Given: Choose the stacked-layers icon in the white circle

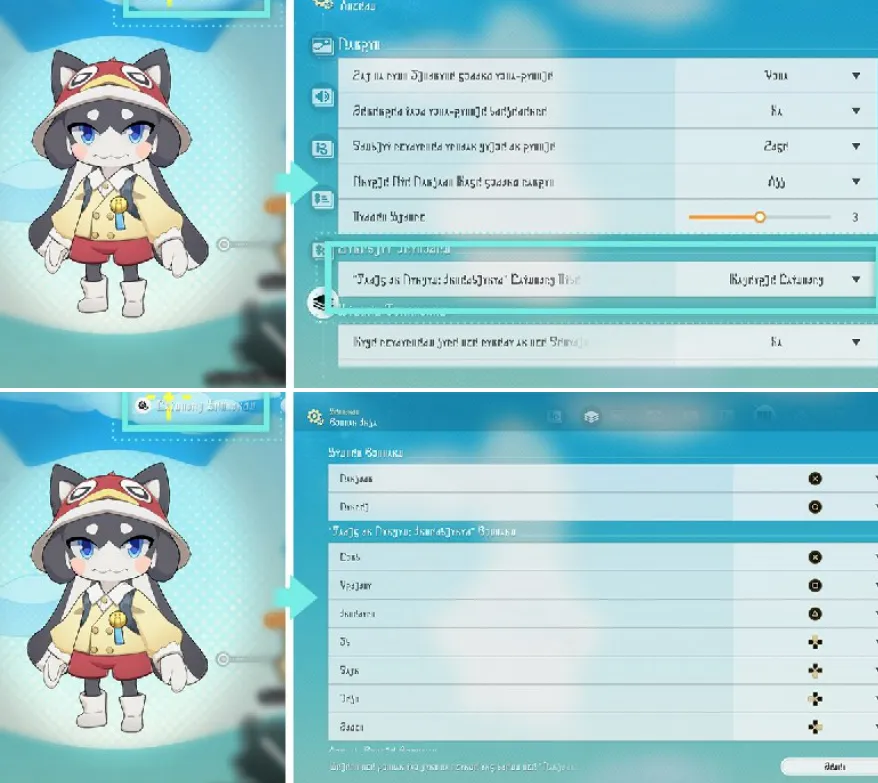Looking at the screenshot, I should point(322,304).
